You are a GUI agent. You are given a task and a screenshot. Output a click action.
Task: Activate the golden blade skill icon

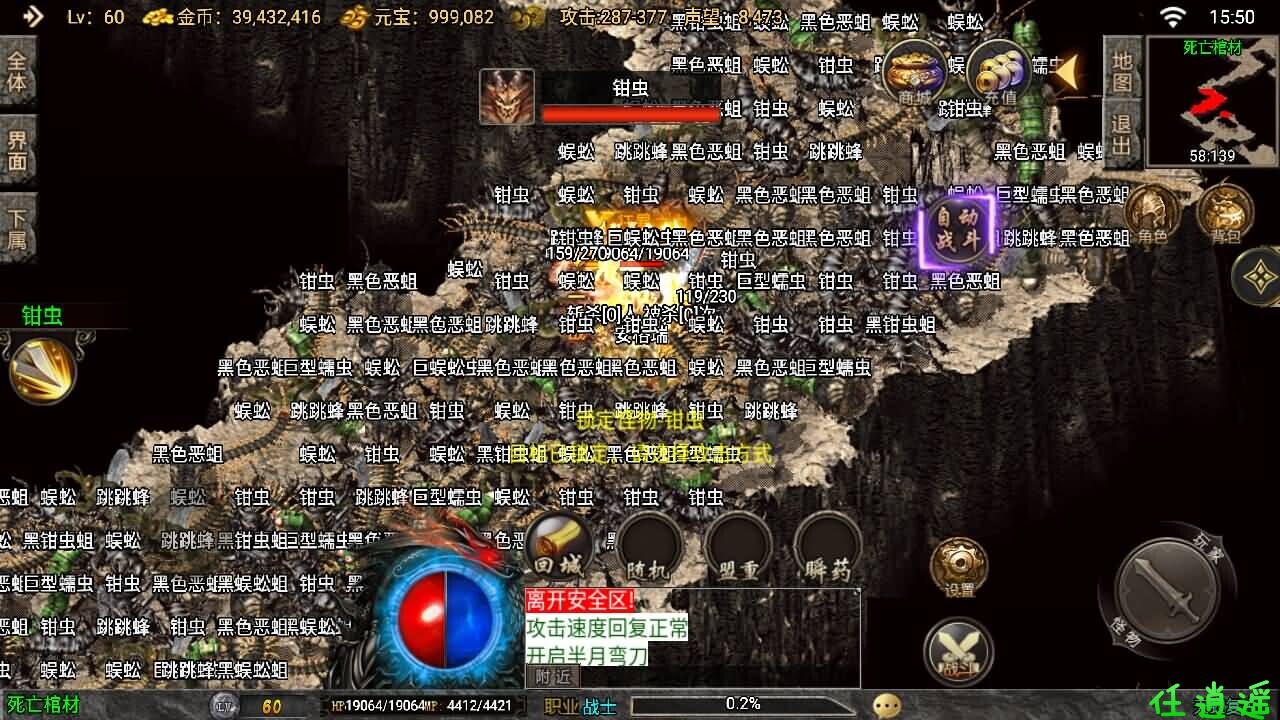point(42,370)
